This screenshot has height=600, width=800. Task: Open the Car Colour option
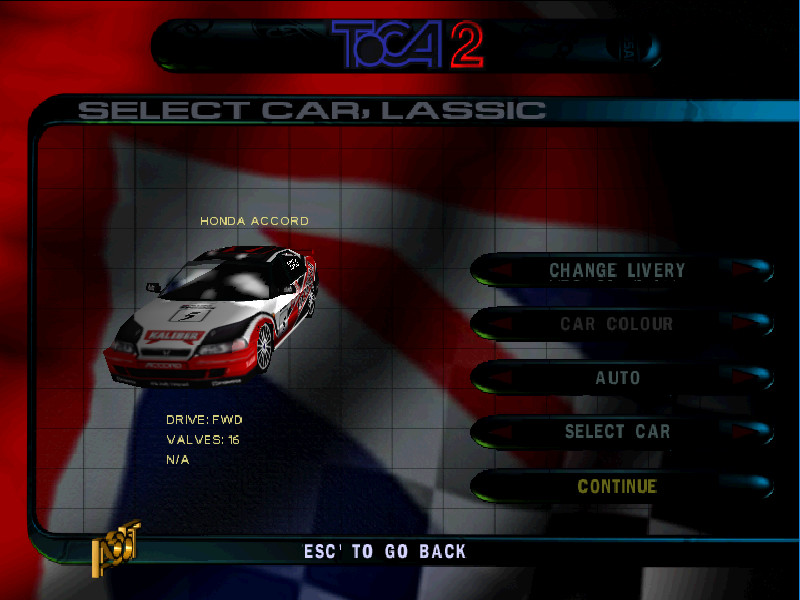point(617,324)
